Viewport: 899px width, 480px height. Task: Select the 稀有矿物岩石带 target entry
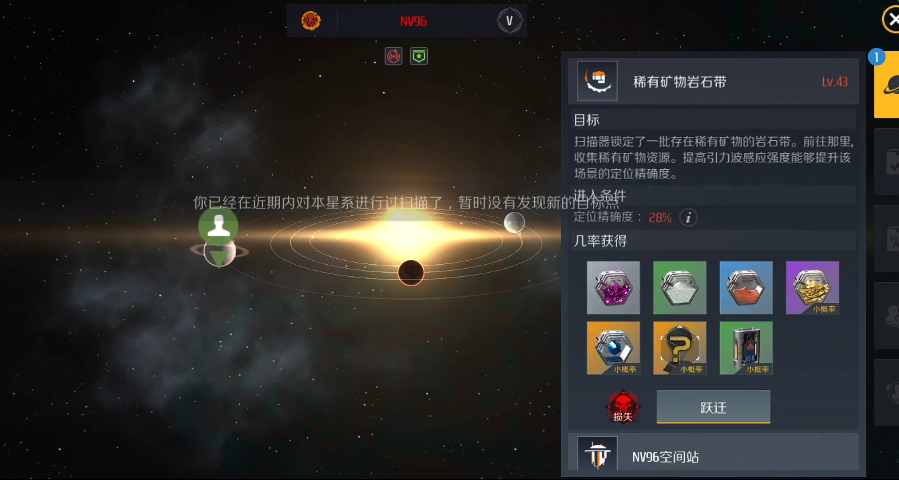(713, 81)
